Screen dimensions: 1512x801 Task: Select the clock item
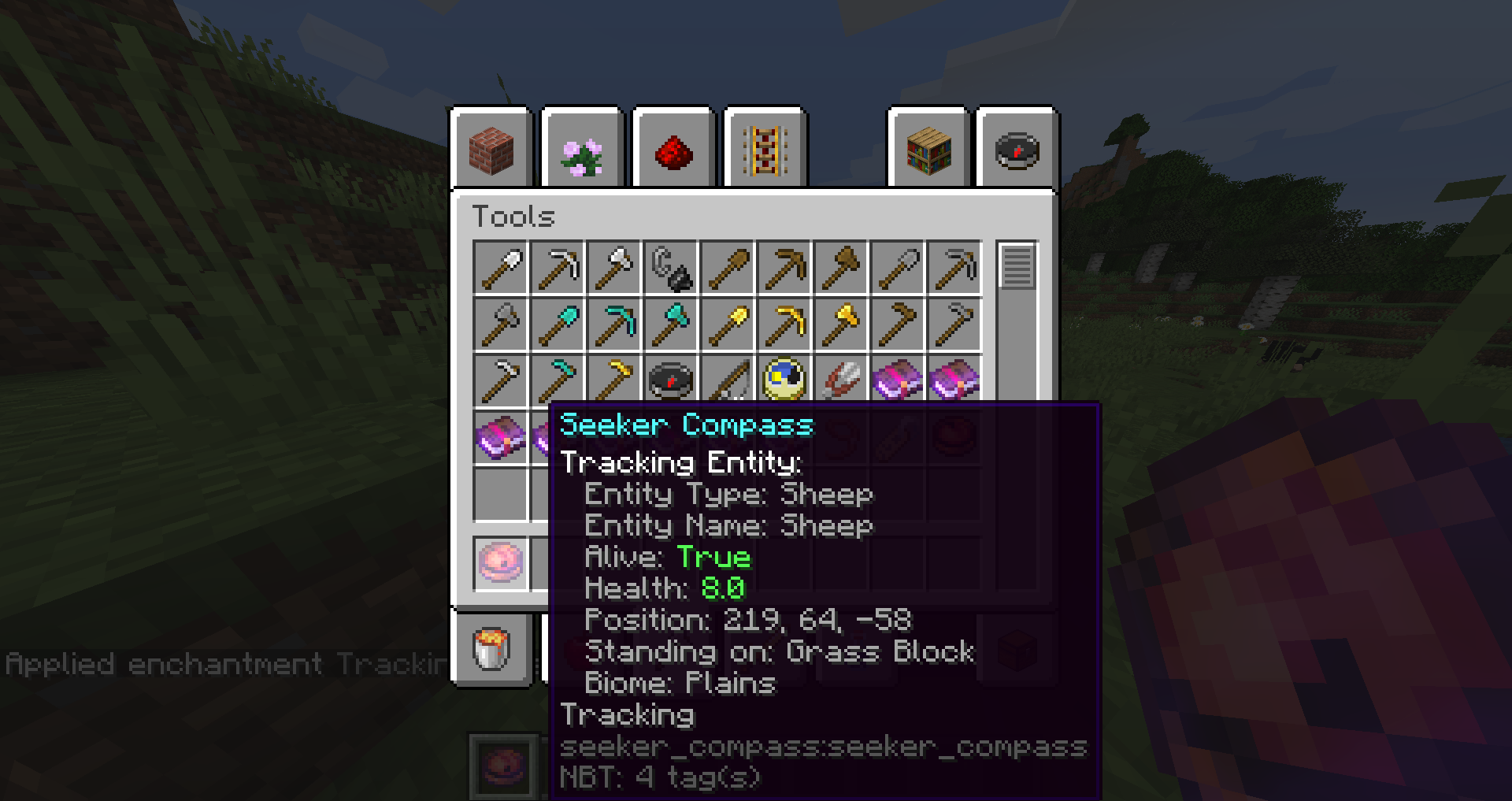tap(784, 380)
